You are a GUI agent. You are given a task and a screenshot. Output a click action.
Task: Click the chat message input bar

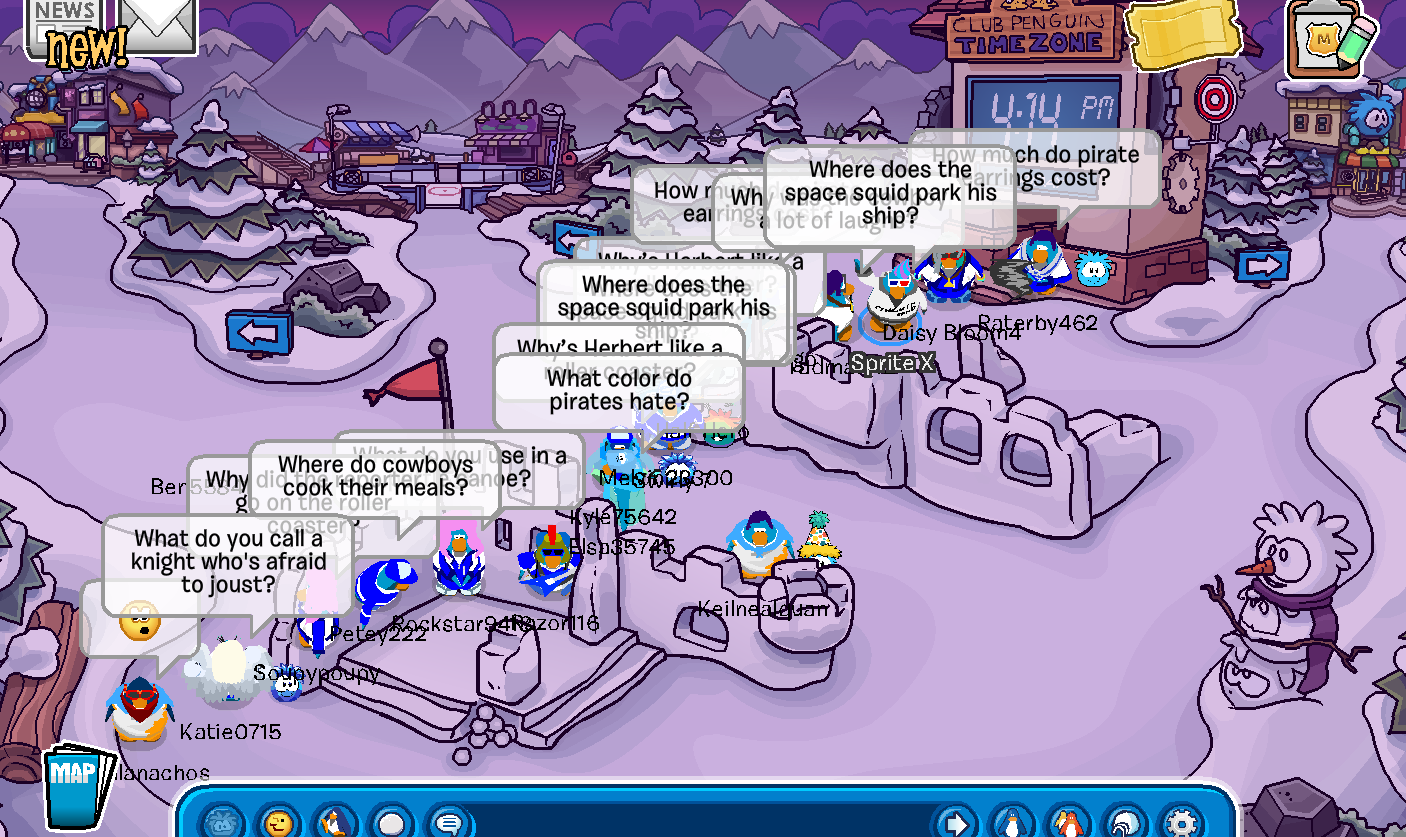click(x=700, y=823)
